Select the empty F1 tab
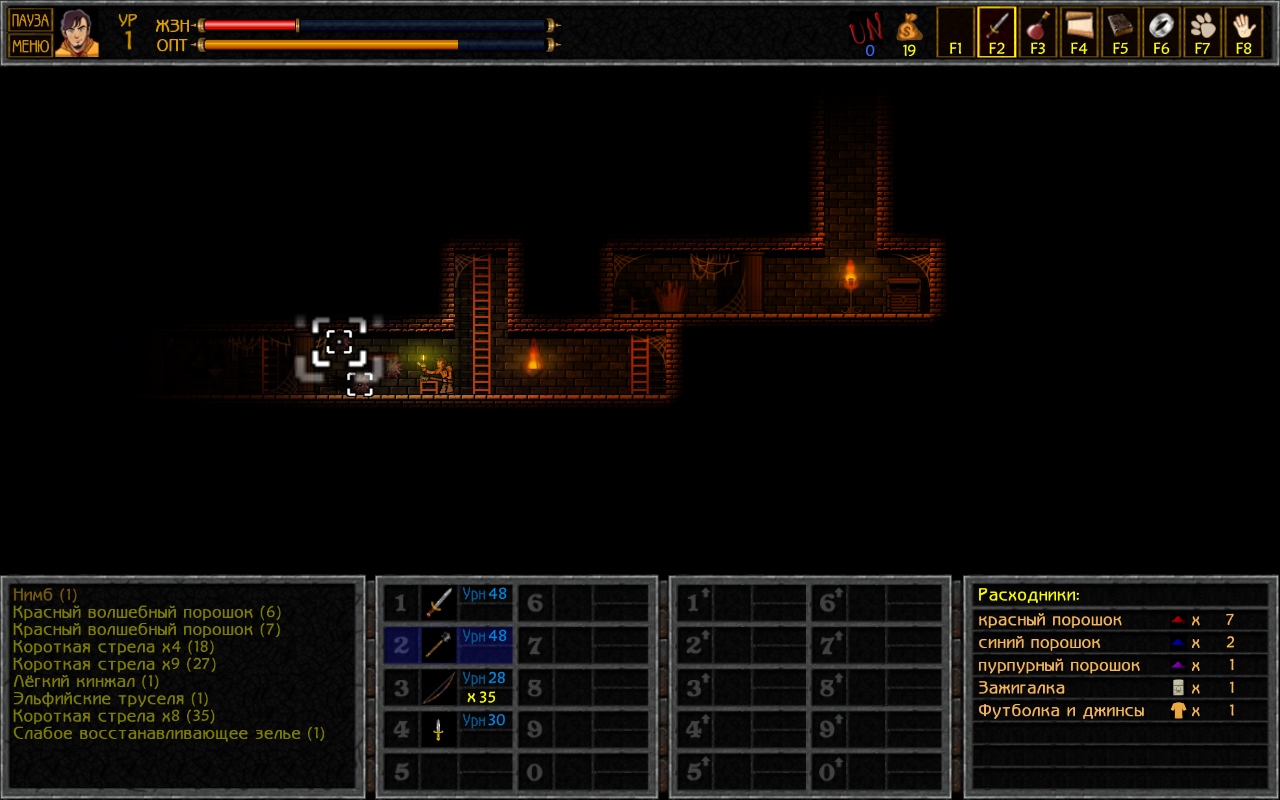 coord(955,32)
